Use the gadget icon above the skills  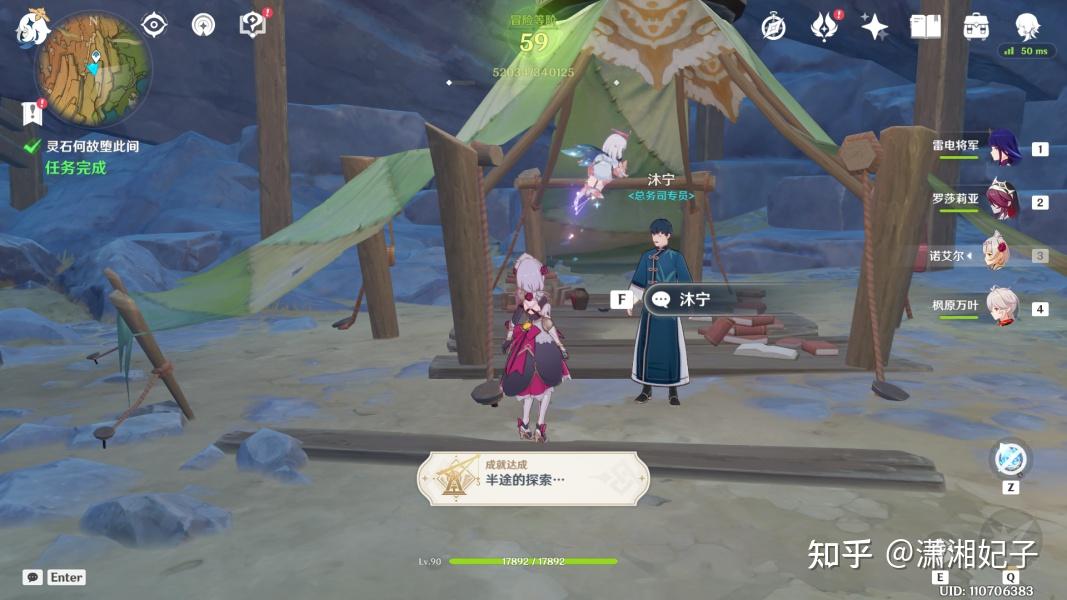click(1010, 459)
